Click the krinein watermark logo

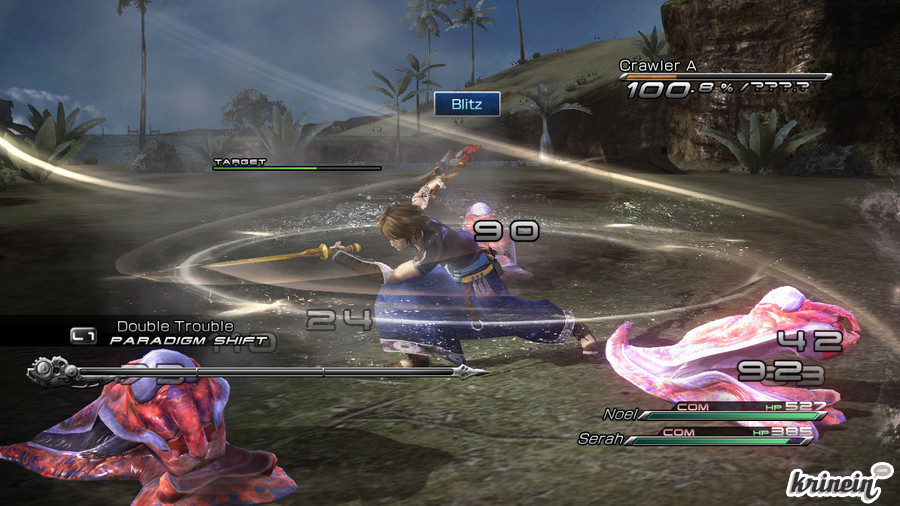838,482
